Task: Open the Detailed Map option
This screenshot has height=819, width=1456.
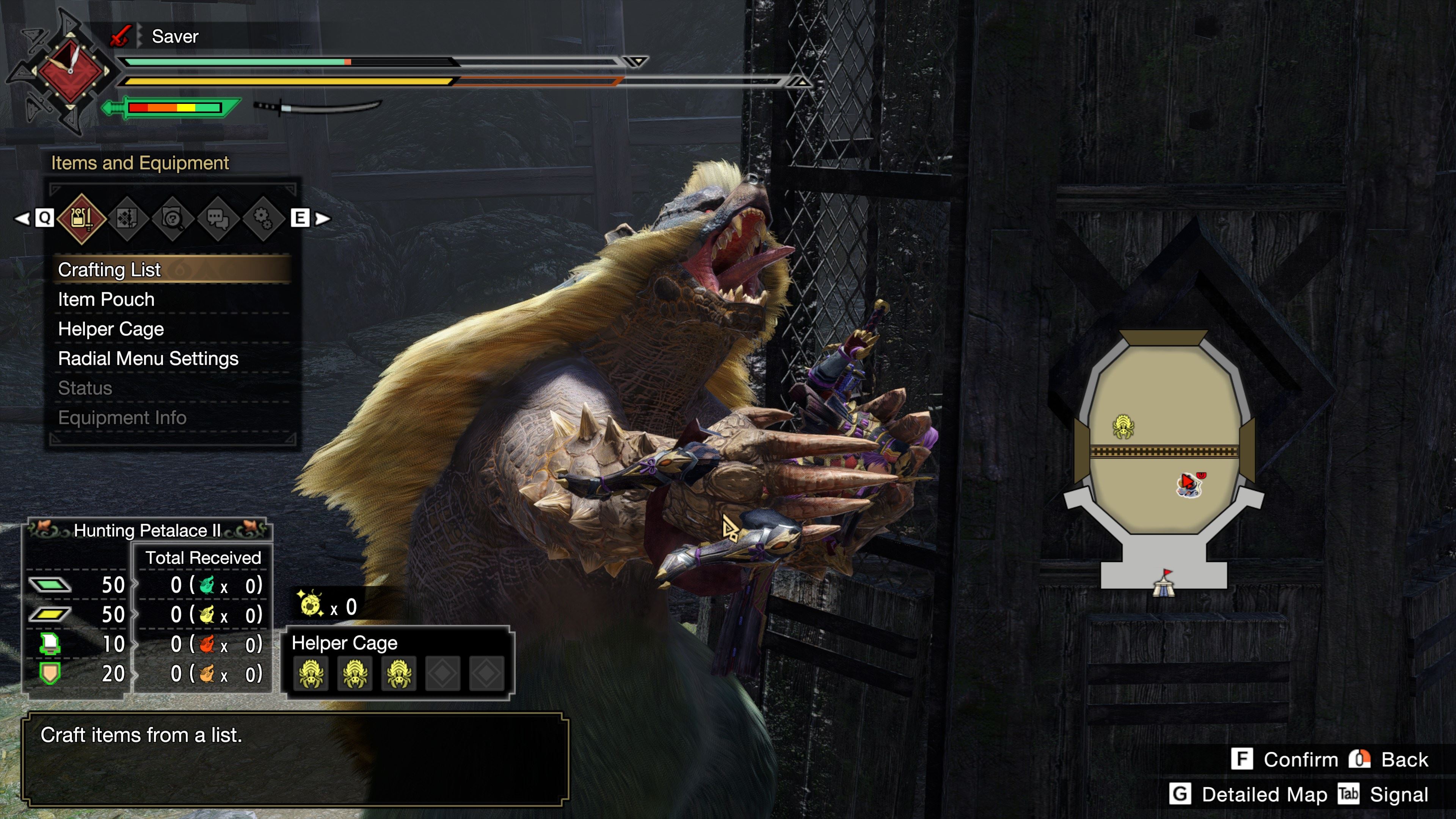Action: click(1264, 795)
